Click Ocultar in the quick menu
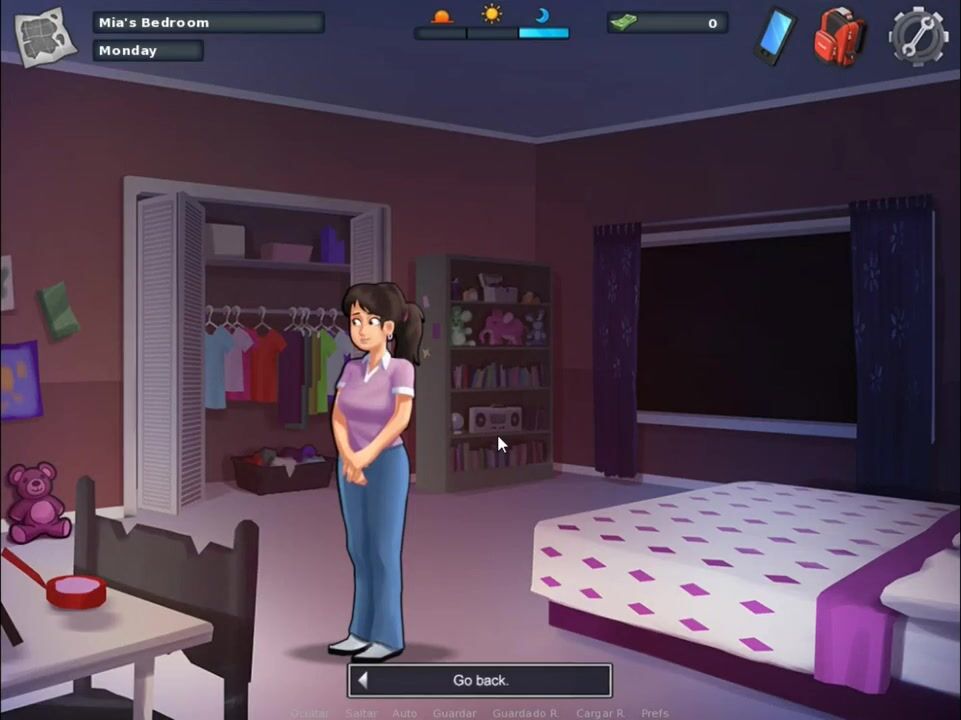This screenshot has width=961, height=720. point(309,713)
